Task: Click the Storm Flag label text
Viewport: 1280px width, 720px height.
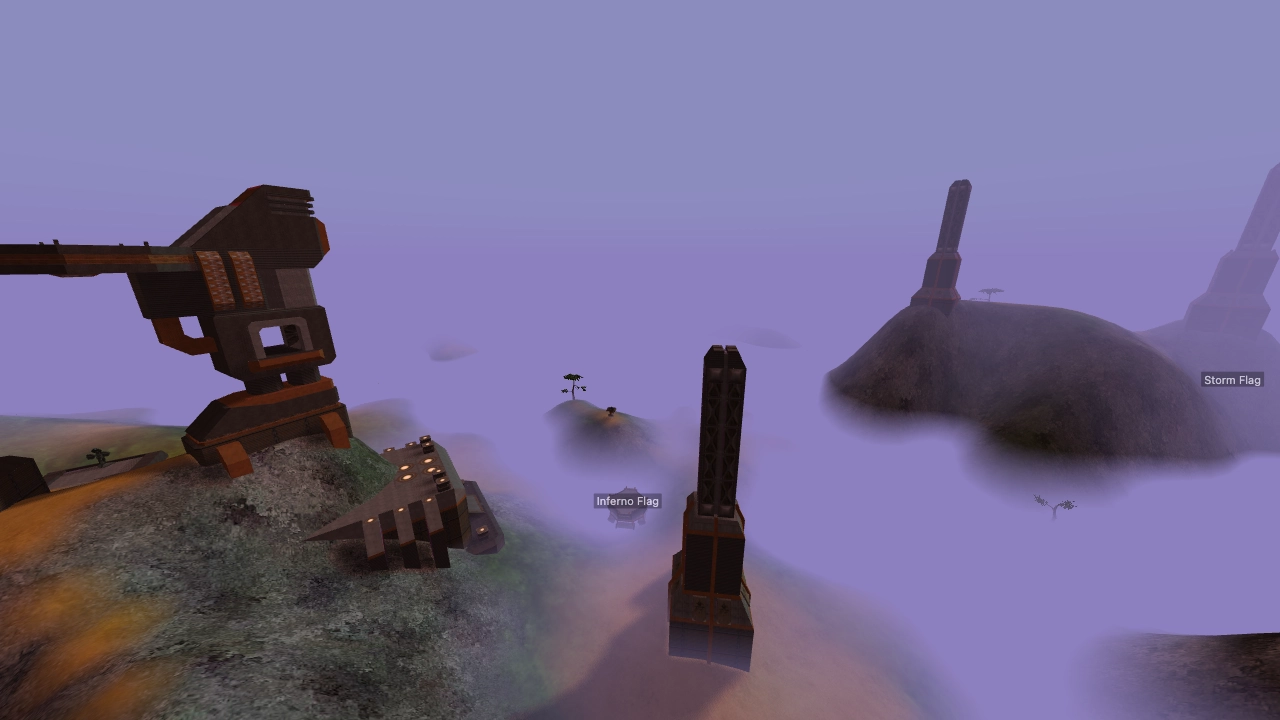Action: point(1232,379)
